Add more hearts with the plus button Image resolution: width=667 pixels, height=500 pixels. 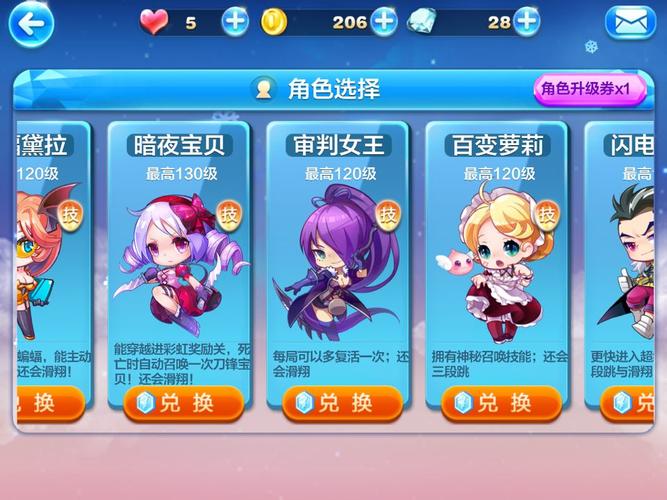point(235,21)
